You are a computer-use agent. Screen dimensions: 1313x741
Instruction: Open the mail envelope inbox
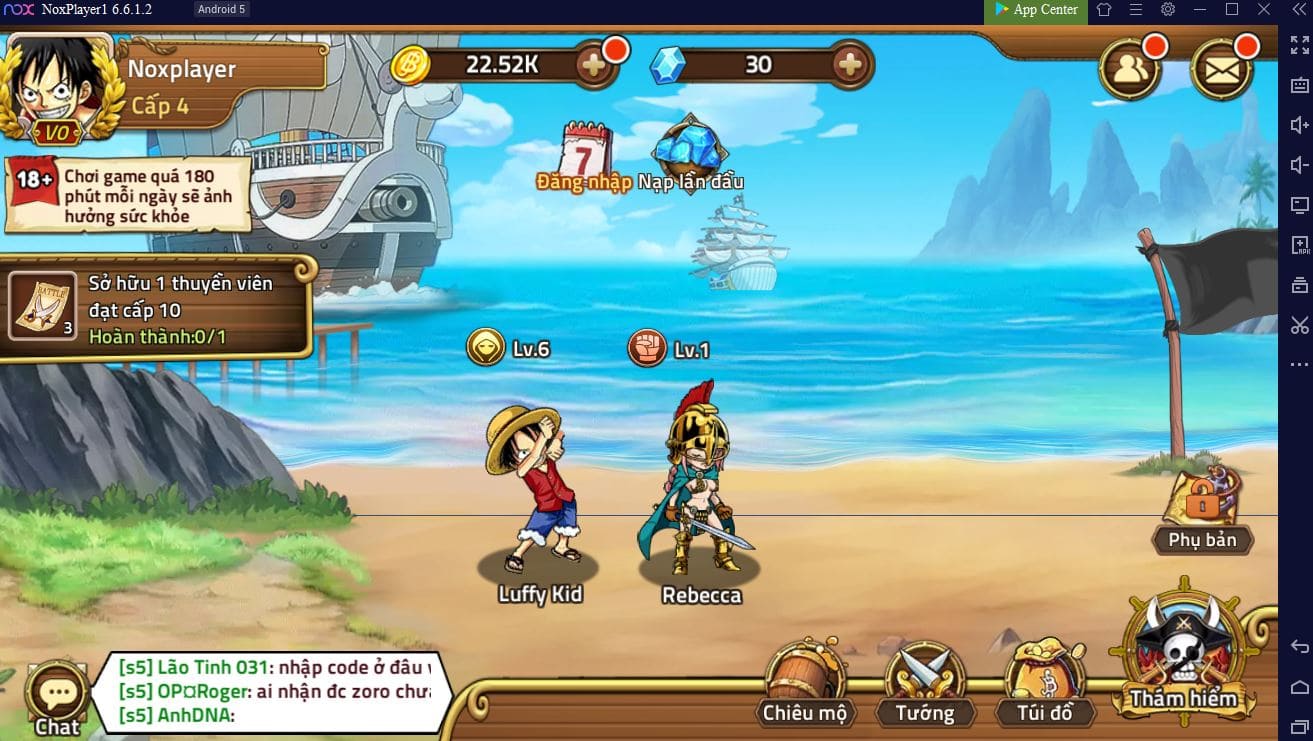[1221, 68]
